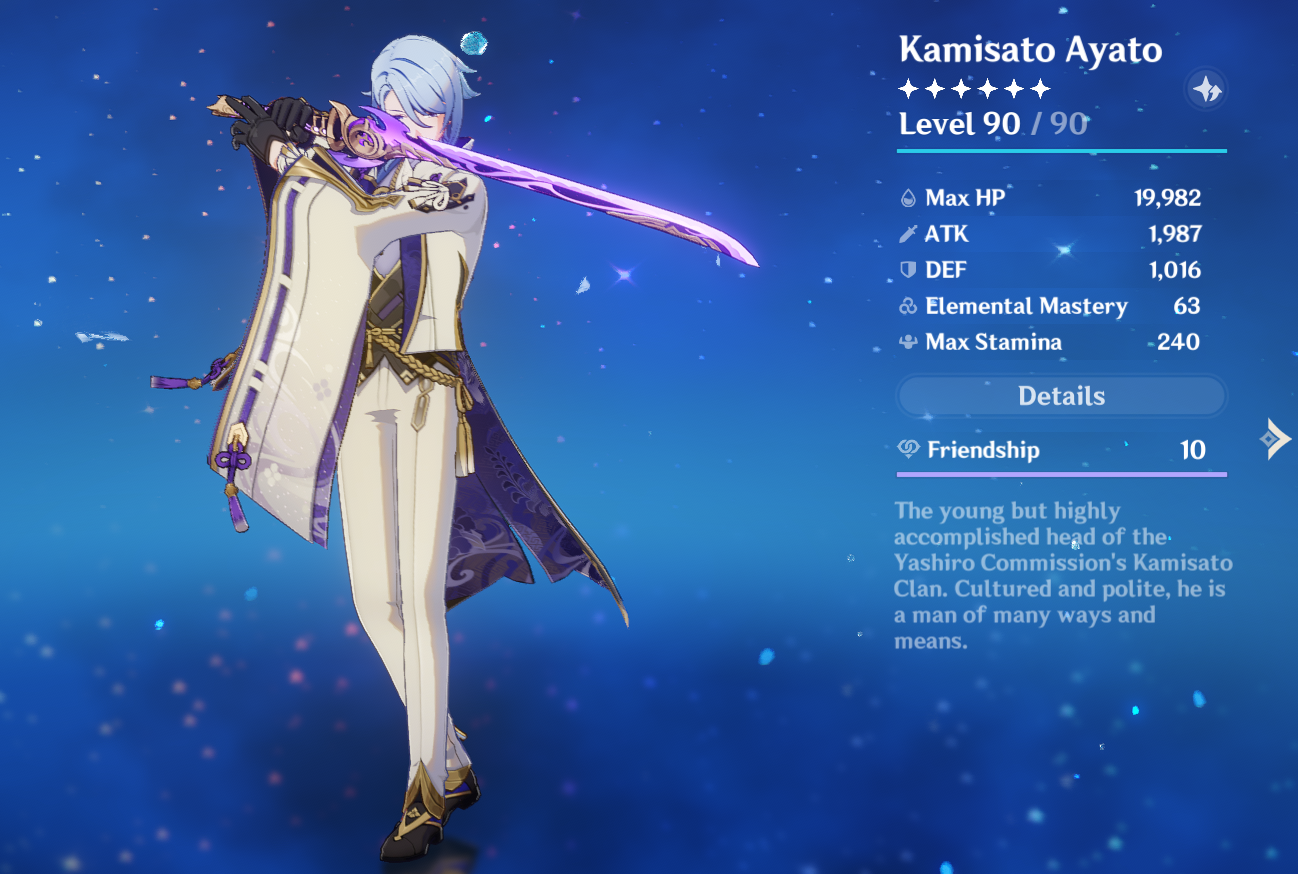1298x874 pixels.
Task: Click the sixth rarity star
Action: point(1040,89)
